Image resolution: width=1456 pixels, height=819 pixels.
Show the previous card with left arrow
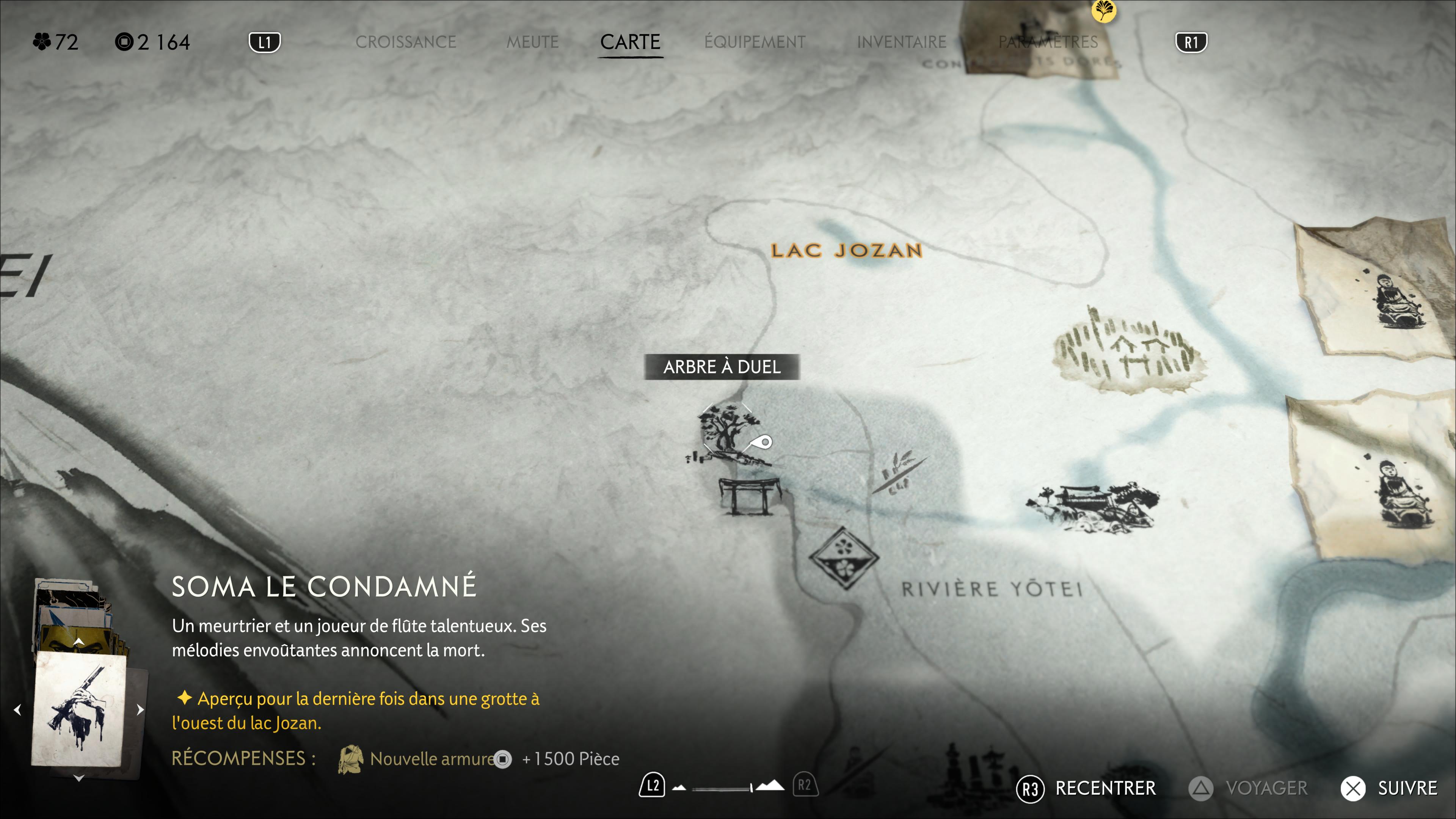17,709
